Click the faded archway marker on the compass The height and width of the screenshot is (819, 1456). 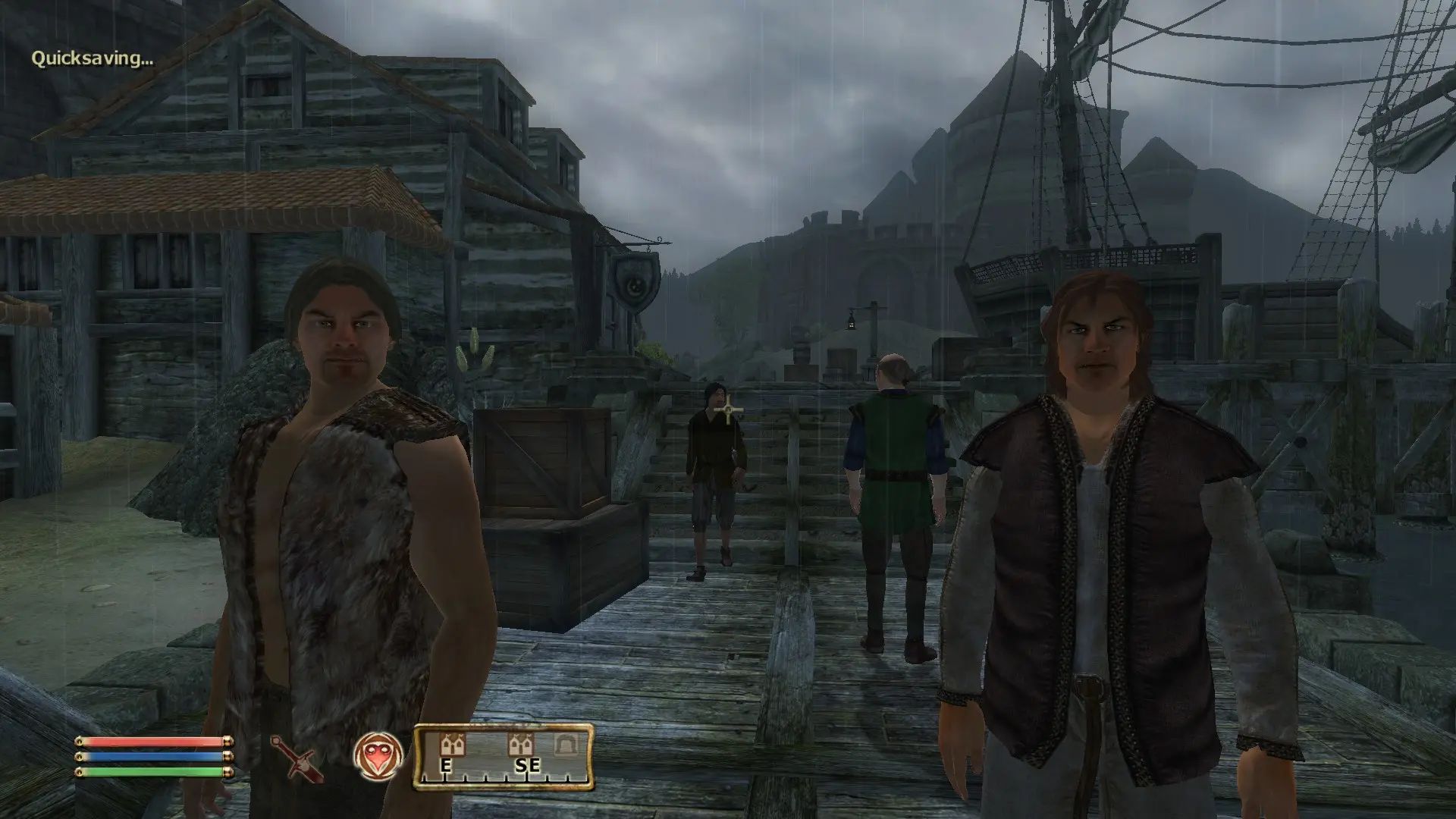[563, 745]
